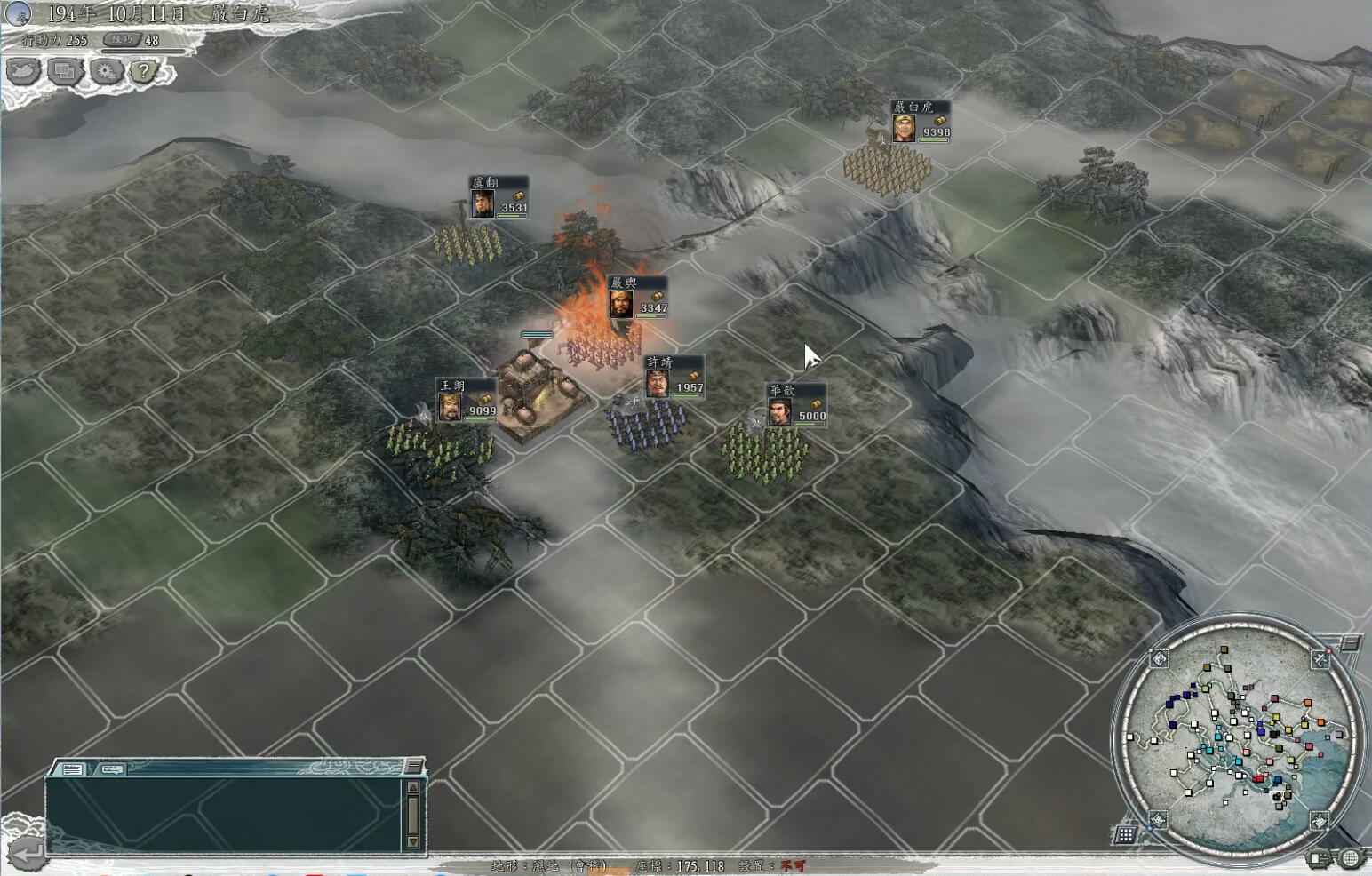The height and width of the screenshot is (876, 1372).
Task: Click the minimap's top-right corner icon
Action: point(1320,658)
